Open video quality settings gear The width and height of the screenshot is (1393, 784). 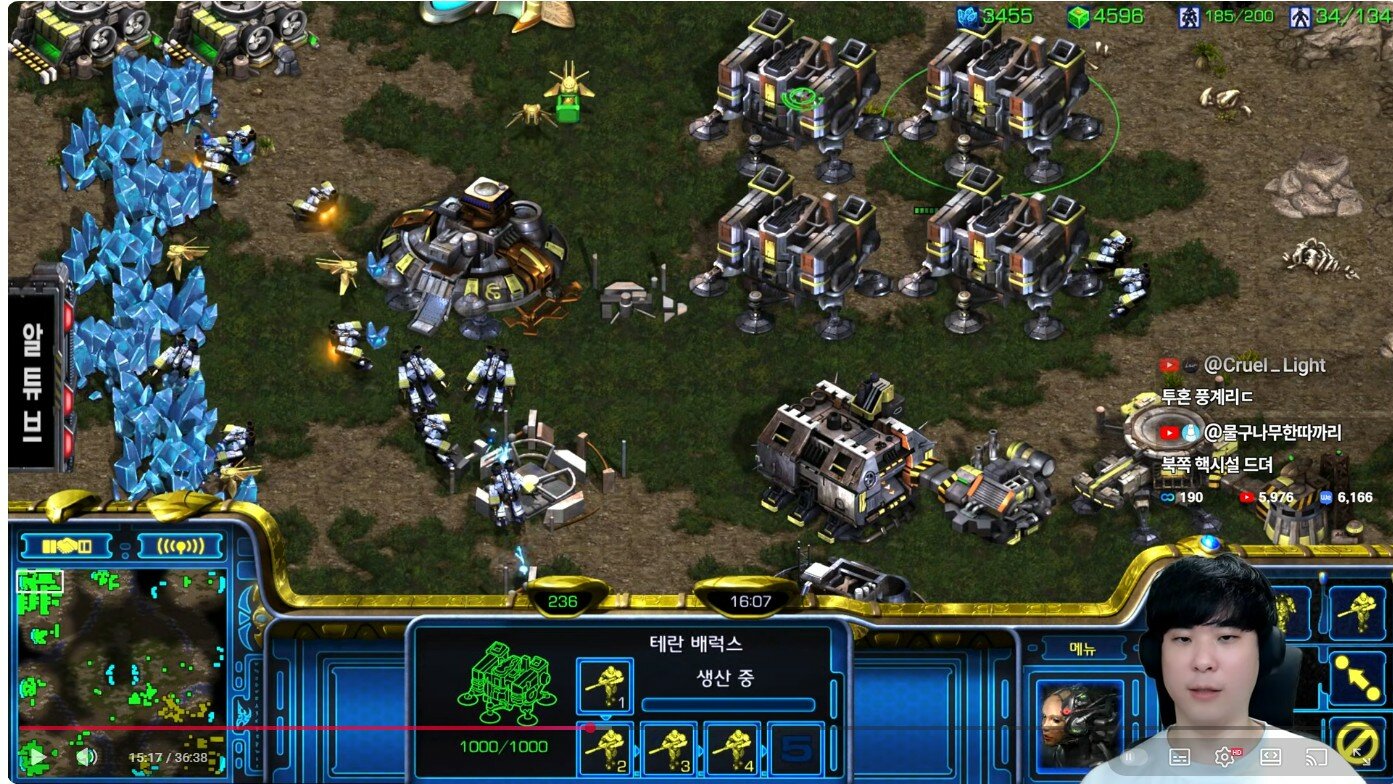[1225, 757]
